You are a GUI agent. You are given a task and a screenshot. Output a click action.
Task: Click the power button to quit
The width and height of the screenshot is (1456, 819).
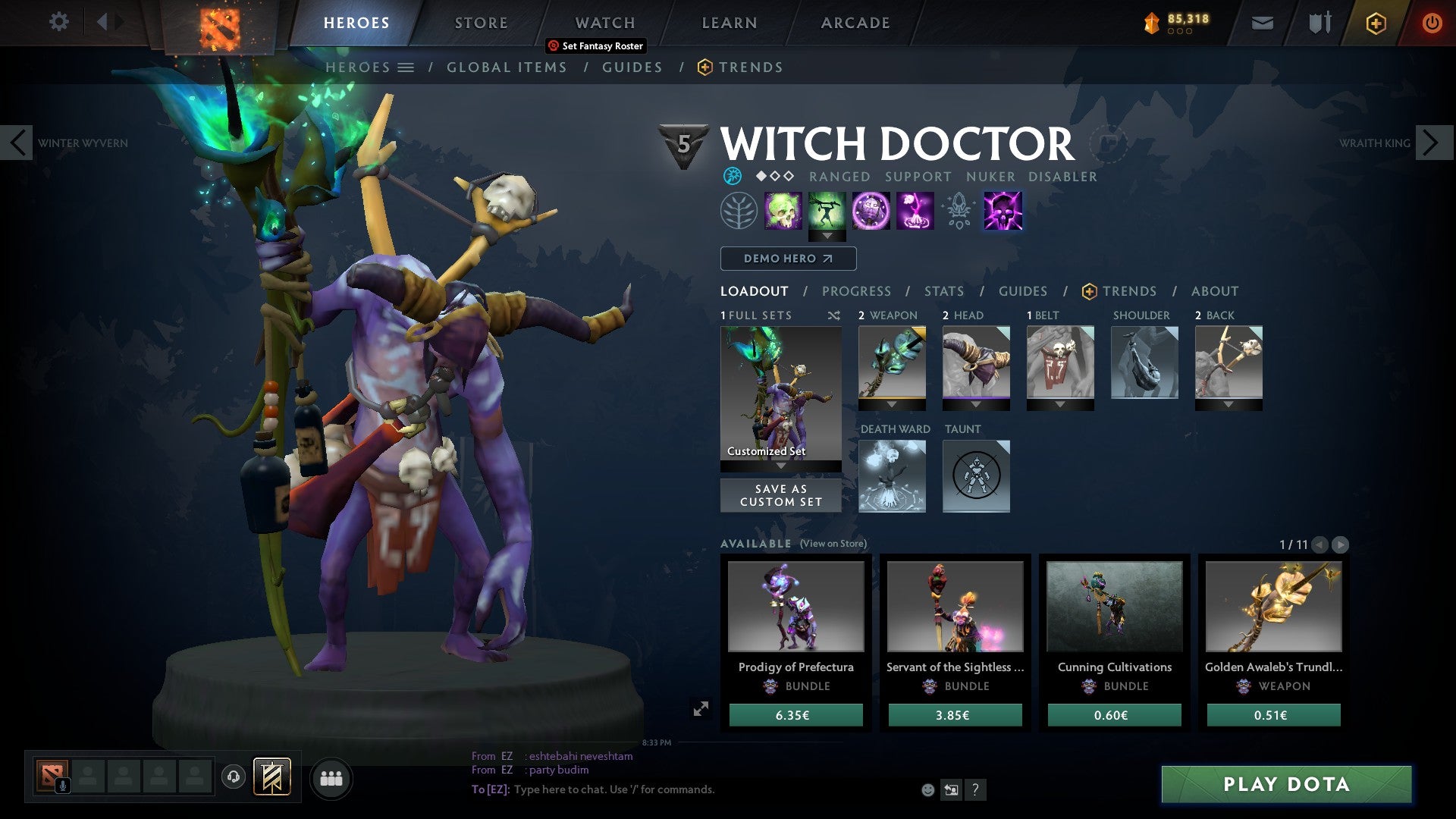click(1432, 23)
